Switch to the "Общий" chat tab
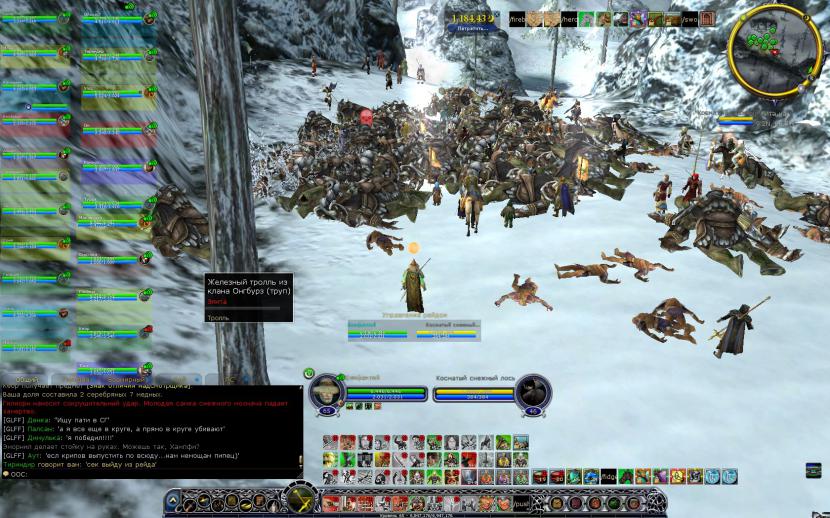 (27, 380)
